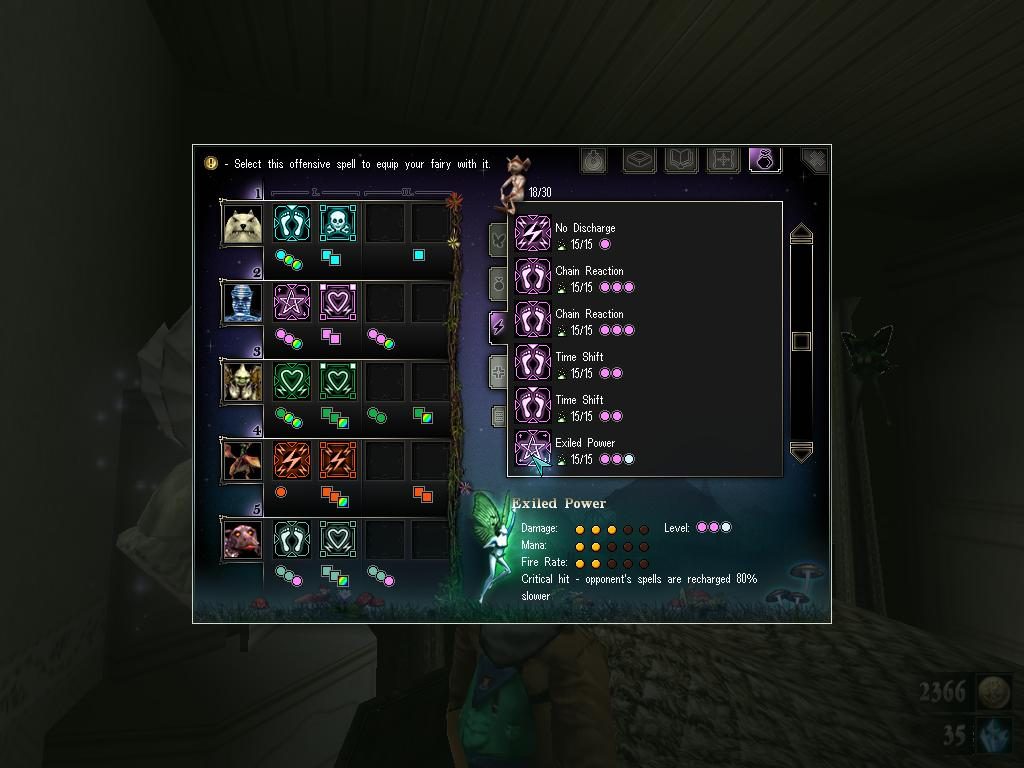Switch to the lightning bolt spell category
Image resolution: width=1024 pixels, height=768 pixels.
[498, 326]
